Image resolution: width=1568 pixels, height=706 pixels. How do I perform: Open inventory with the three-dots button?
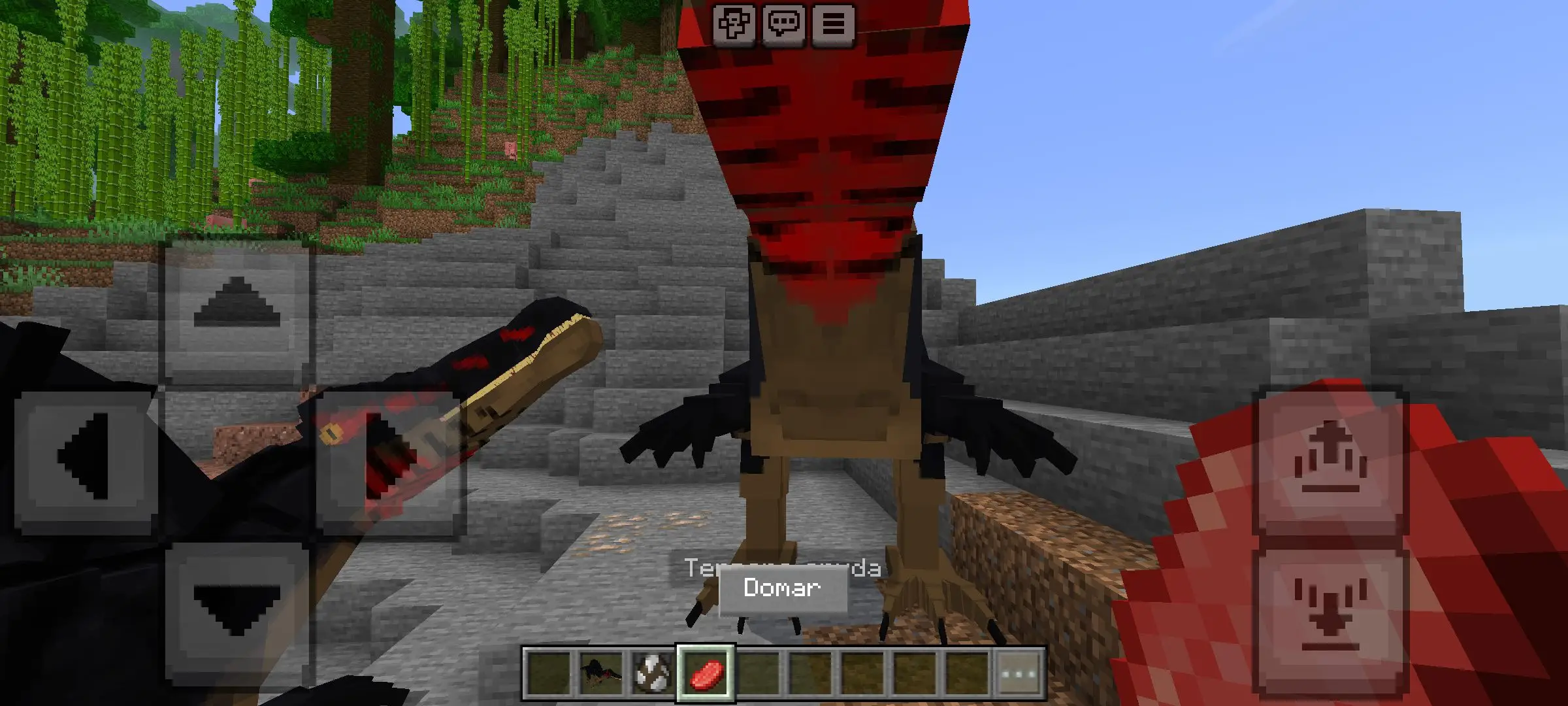coord(1020,673)
